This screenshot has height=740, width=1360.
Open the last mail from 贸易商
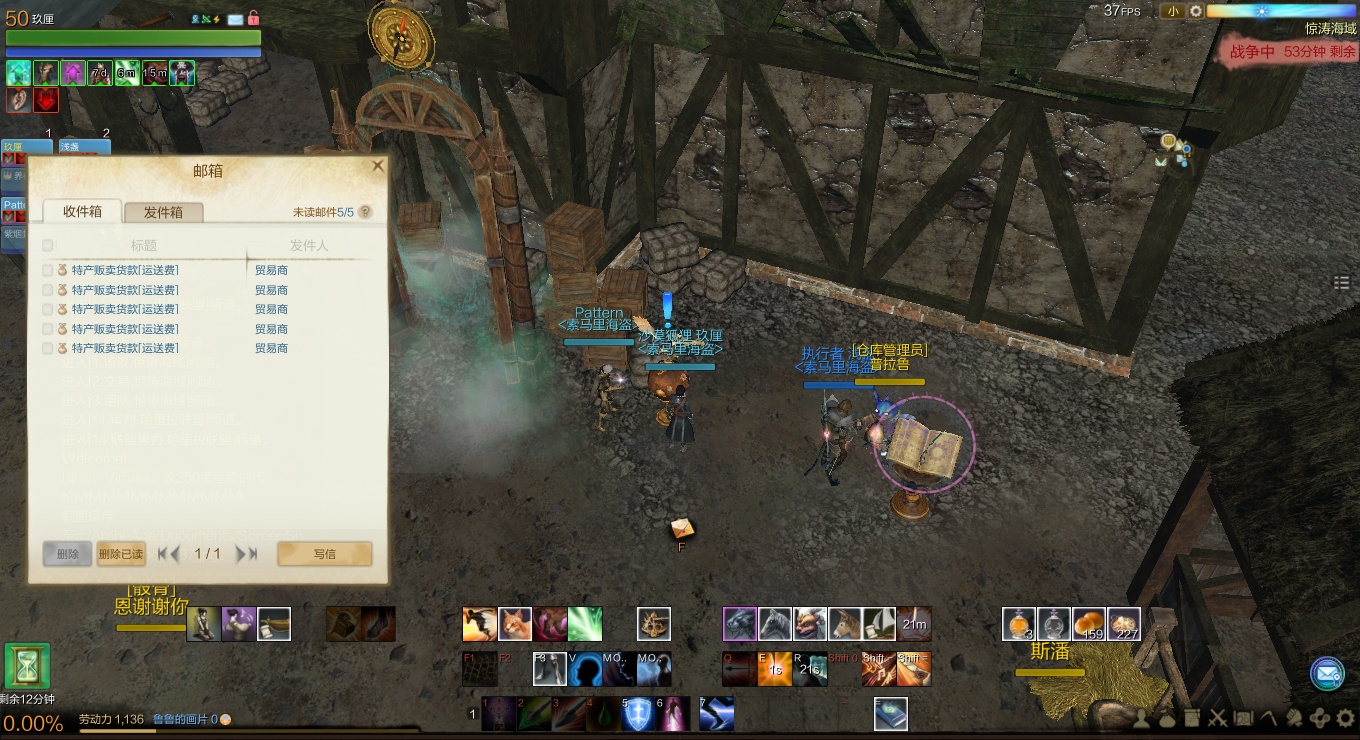coord(125,348)
